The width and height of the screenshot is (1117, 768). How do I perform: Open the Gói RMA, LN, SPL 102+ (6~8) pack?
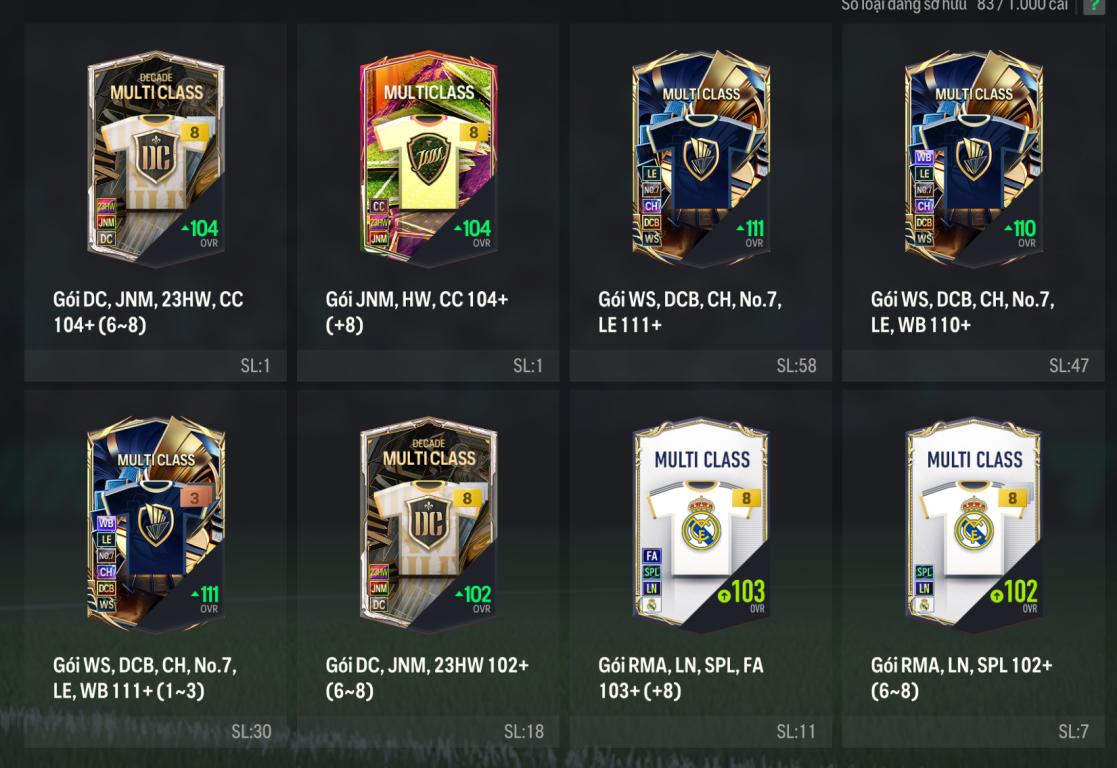(x=973, y=526)
